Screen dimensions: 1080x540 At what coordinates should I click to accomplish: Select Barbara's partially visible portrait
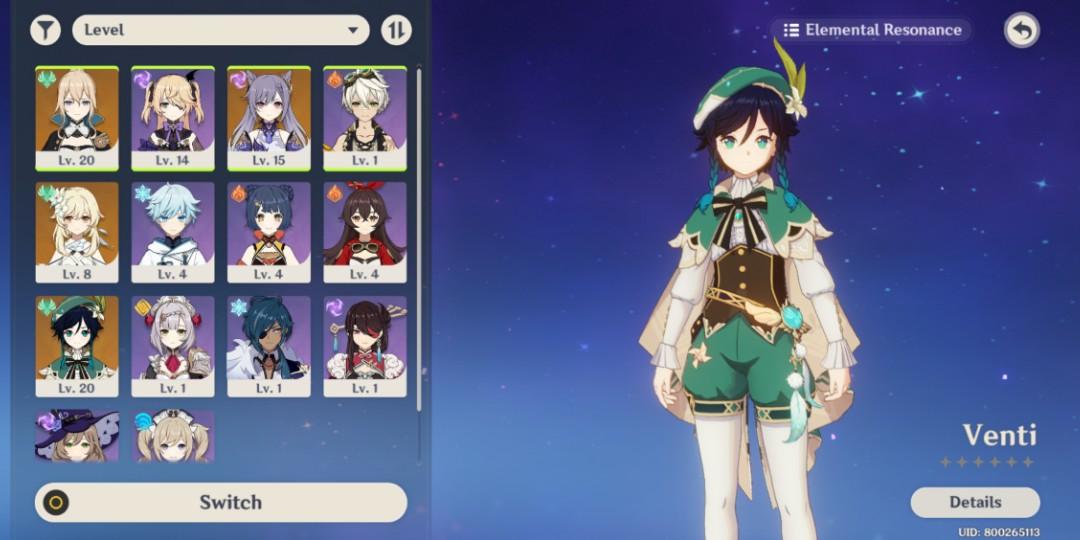click(173, 436)
